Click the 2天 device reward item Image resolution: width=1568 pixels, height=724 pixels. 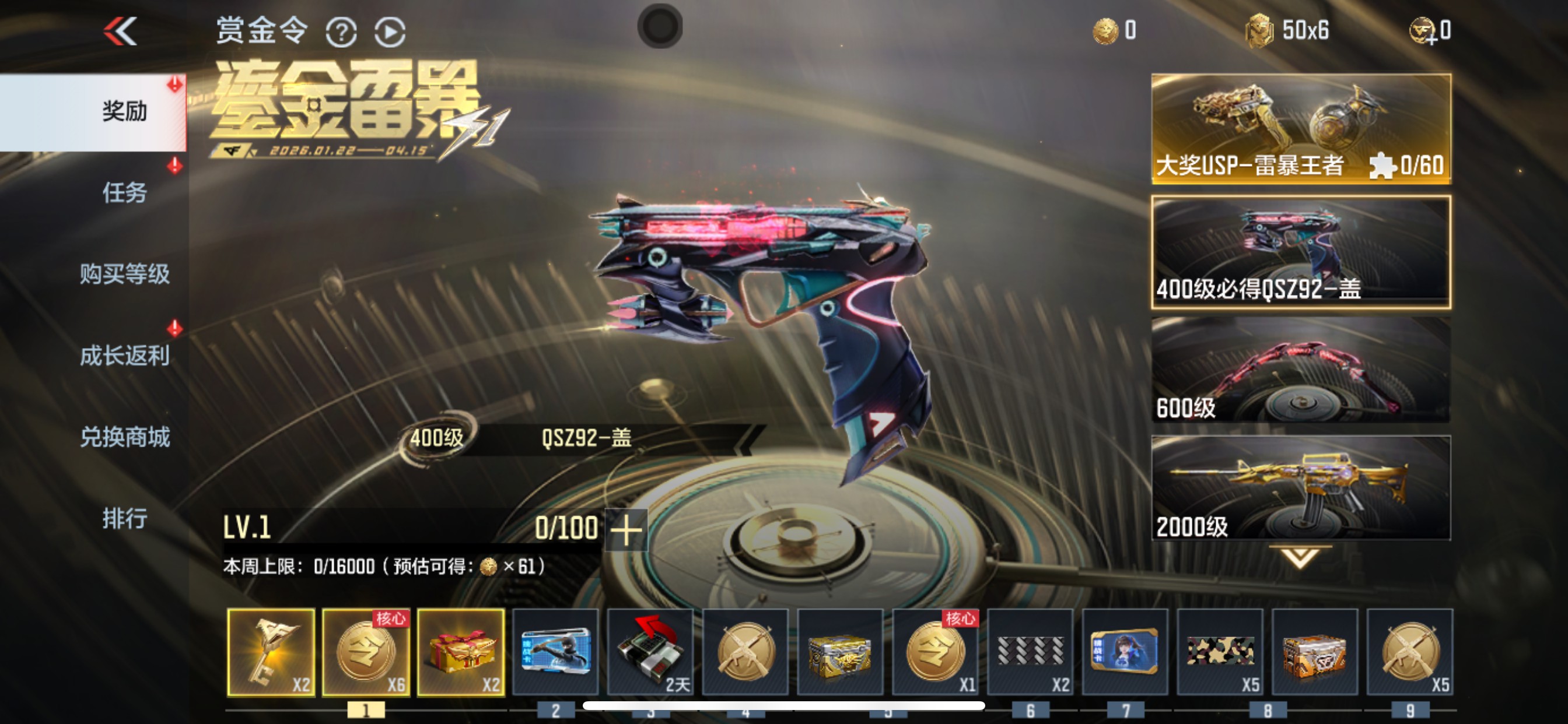click(649, 652)
